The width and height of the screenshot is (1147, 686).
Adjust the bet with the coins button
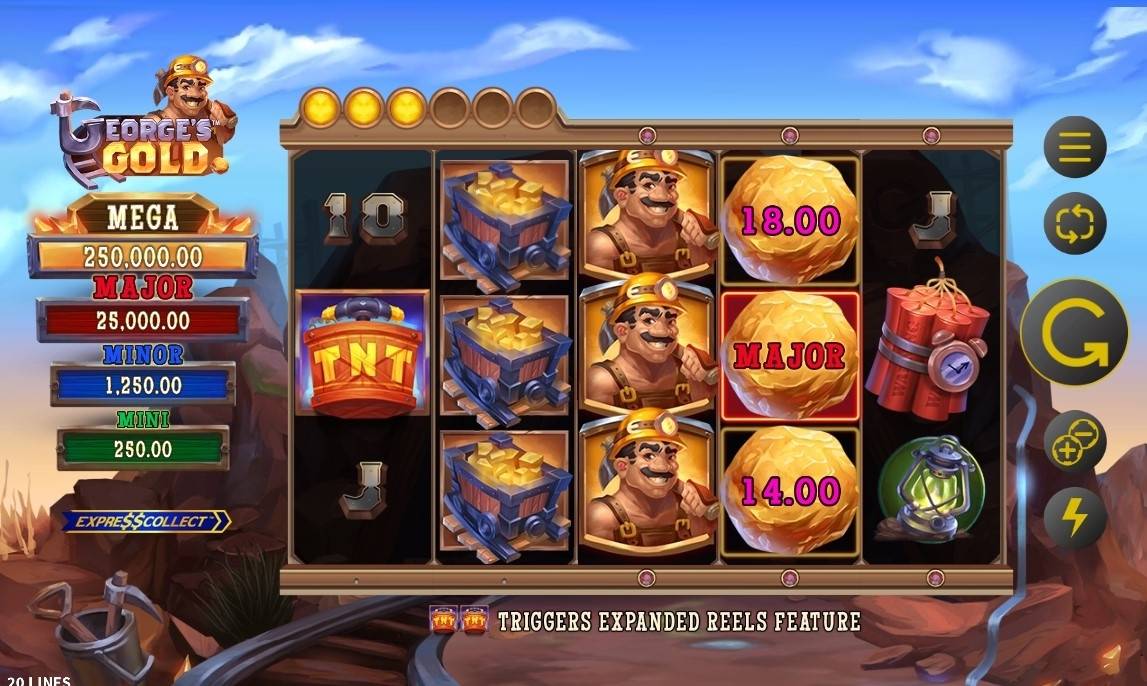click(x=1075, y=442)
